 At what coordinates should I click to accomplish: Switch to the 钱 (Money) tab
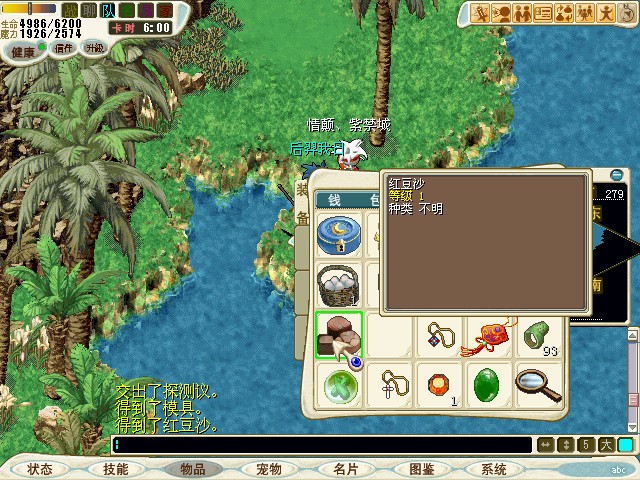[x=335, y=199]
